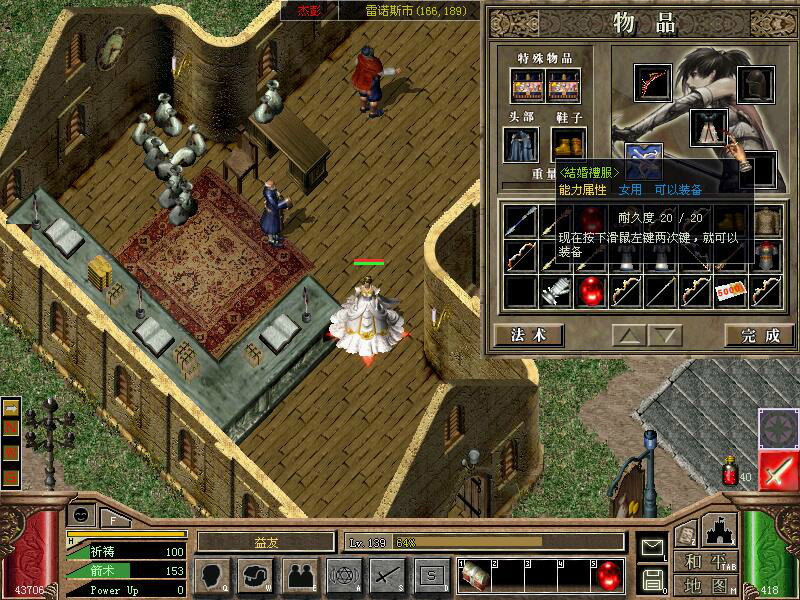Click the floppy disk save icon
Image resolution: width=800 pixels, height=600 pixels.
(652, 578)
